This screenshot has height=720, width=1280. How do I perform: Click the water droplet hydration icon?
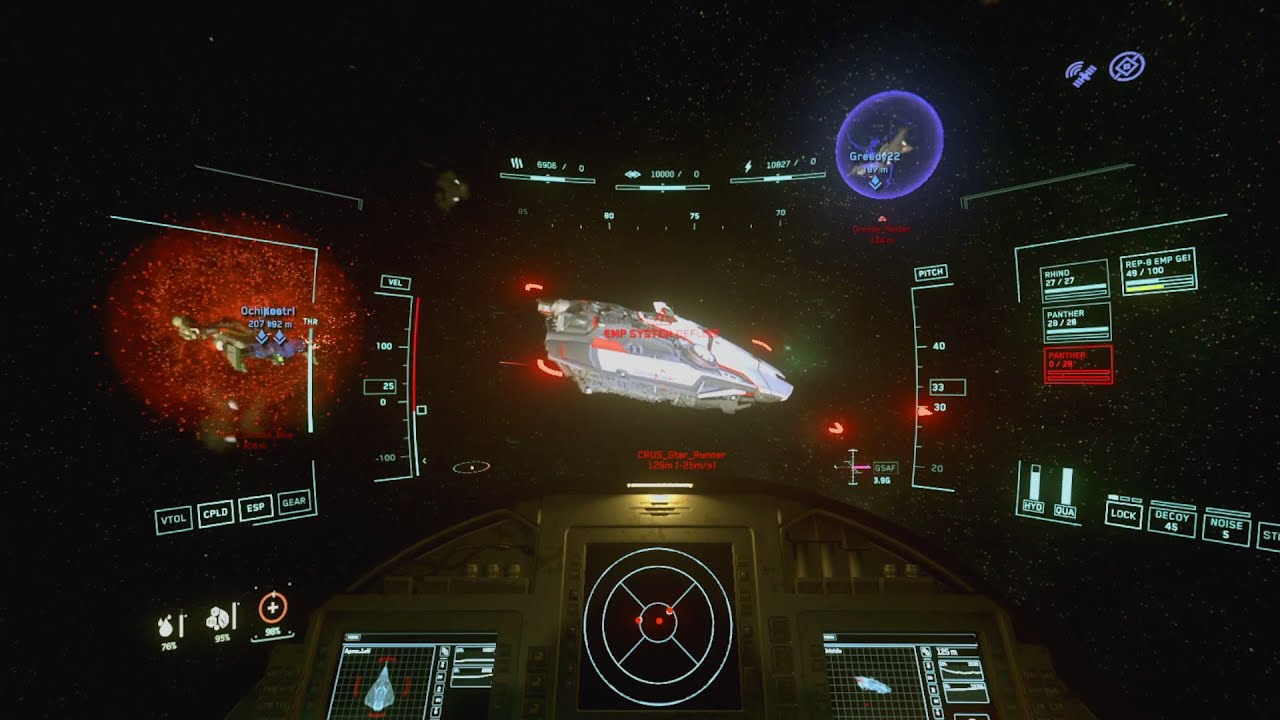coord(170,625)
